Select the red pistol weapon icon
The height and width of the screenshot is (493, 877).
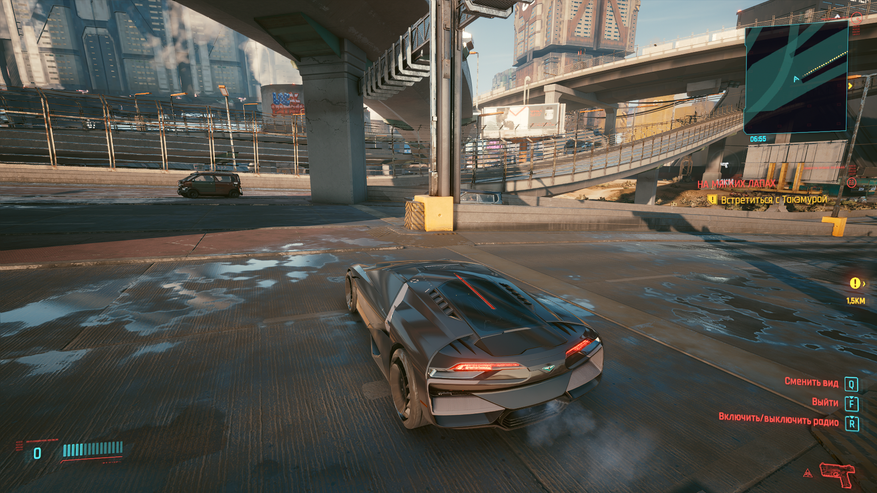837,472
